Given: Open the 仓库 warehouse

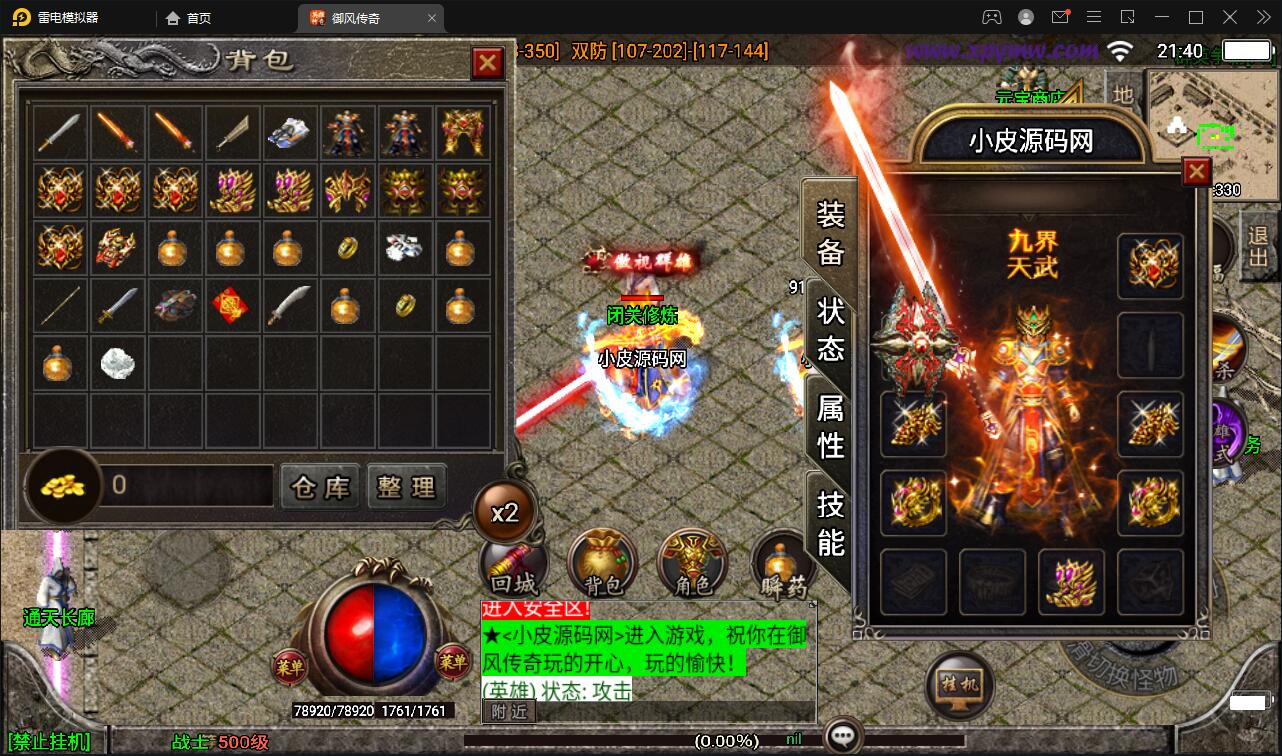Looking at the screenshot, I should (320, 487).
